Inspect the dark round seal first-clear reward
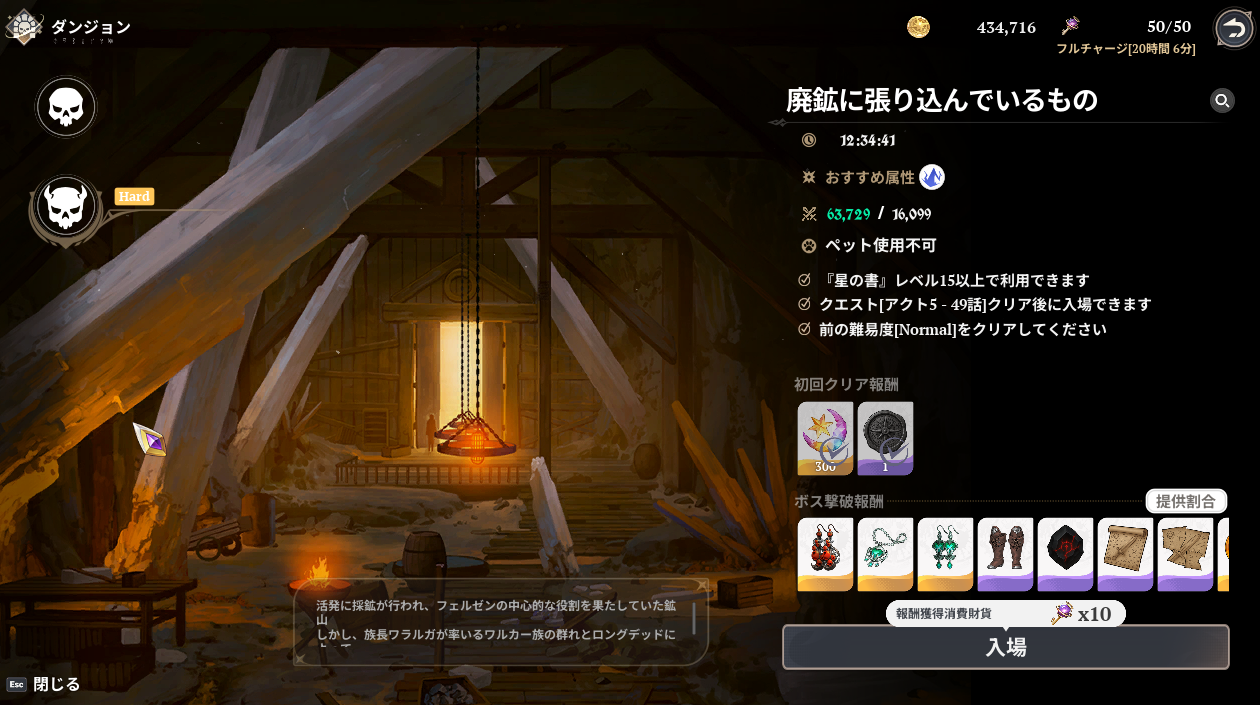Screen dimensions: 1260x705 pos(885,438)
